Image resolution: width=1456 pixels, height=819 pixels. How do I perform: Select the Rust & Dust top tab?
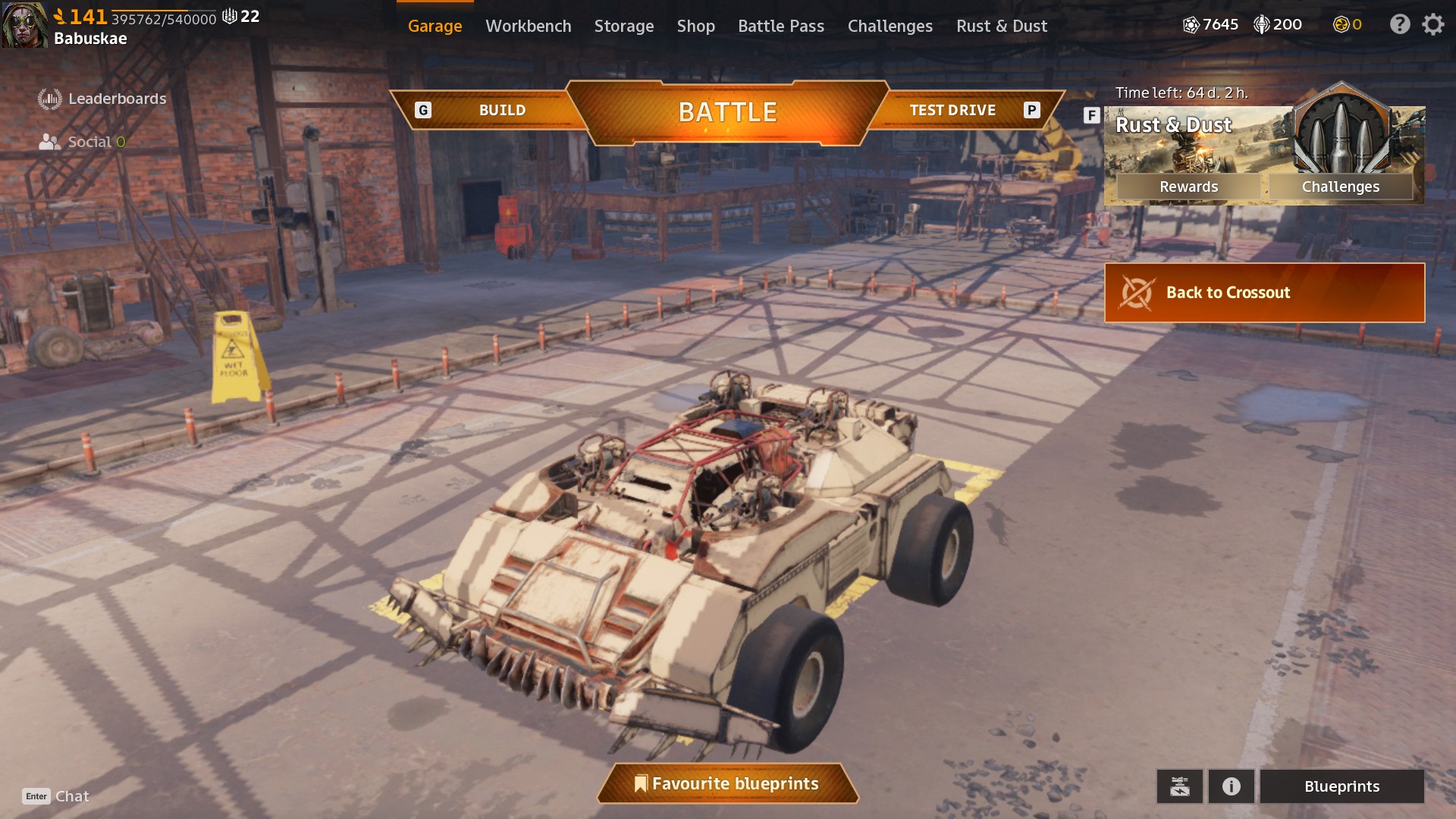pos(1001,26)
